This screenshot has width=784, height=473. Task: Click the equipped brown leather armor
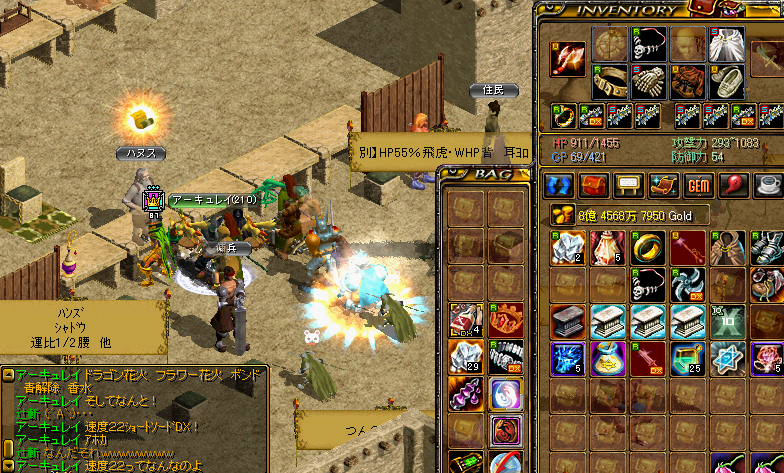688,81
